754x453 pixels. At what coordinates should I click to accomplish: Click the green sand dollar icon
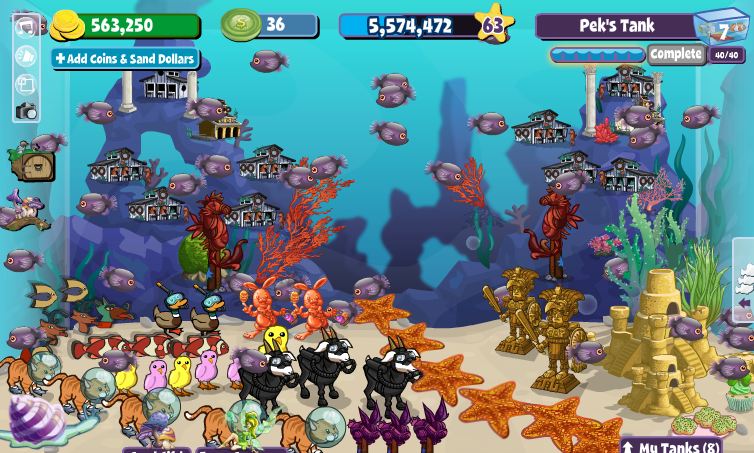pyautogui.click(x=240, y=24)
